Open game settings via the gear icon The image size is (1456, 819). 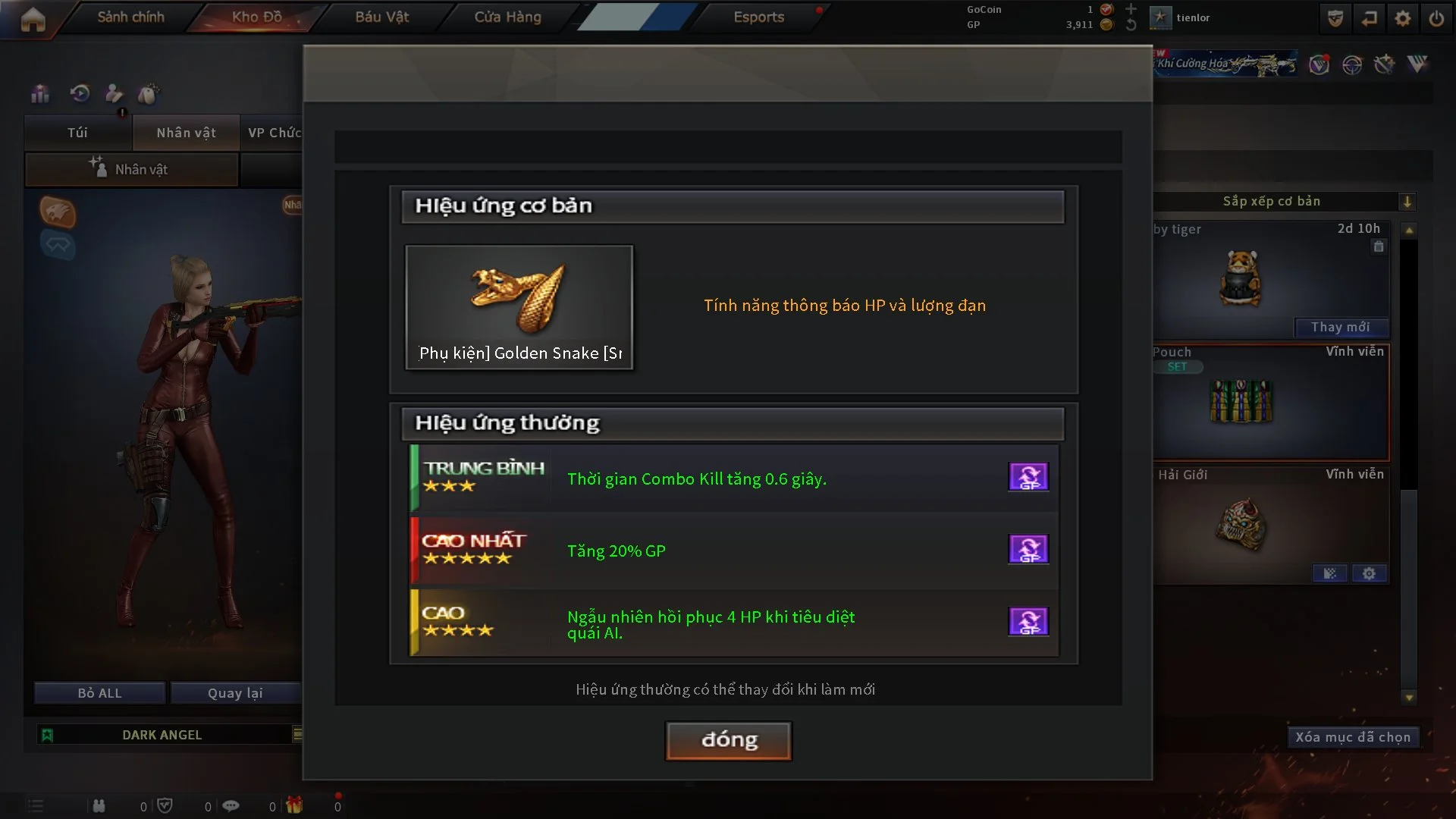[x=1404, y=17]
